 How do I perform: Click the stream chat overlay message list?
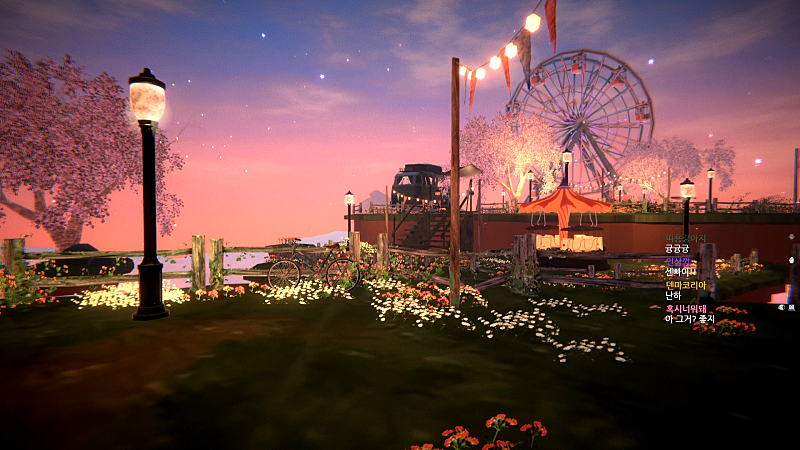coord(687,279)
